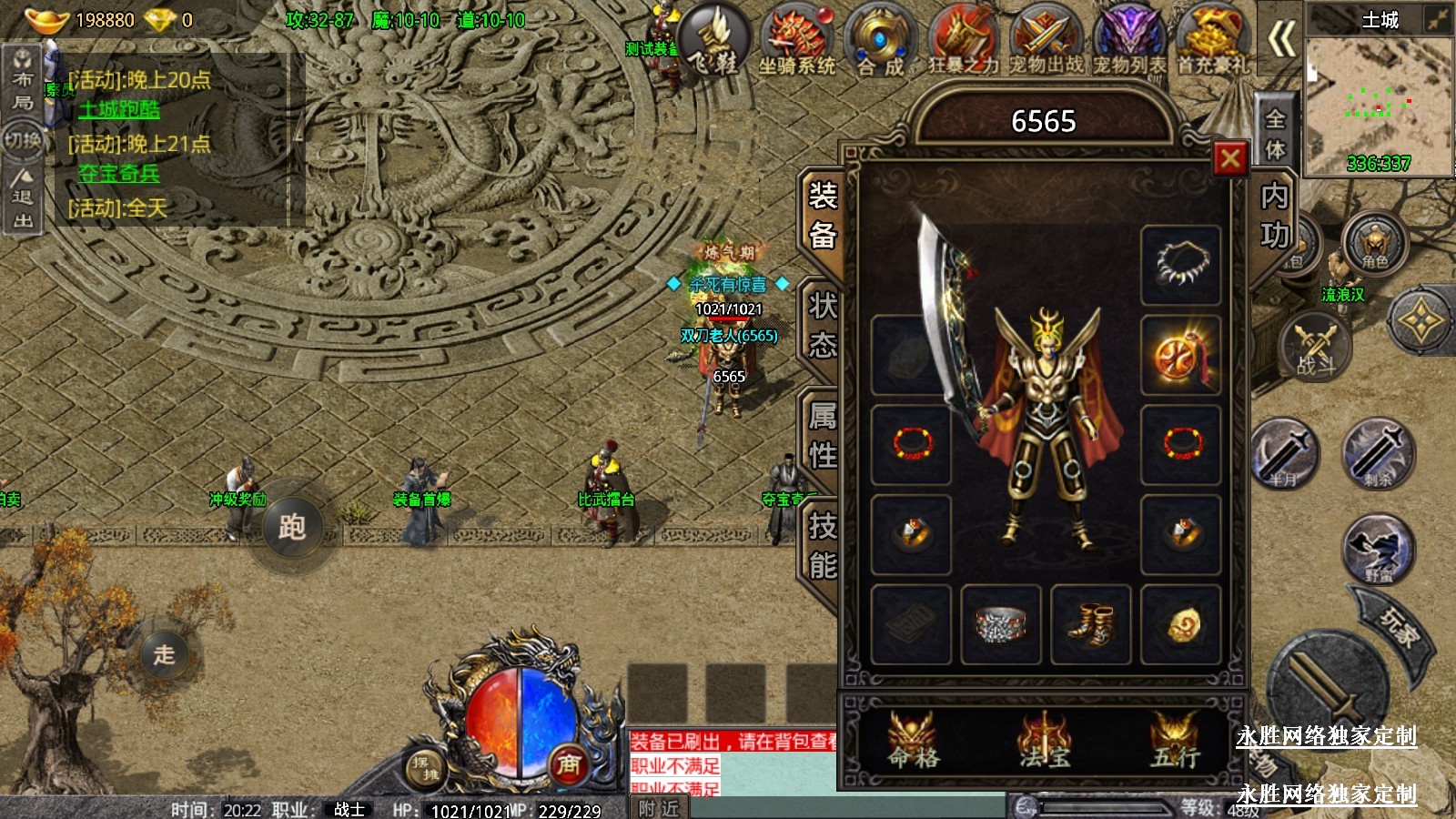Select the necklace equipment slot
The height and width of the screenshot is (819, 1456).
pyautogui.click(x=1180, y=265)
